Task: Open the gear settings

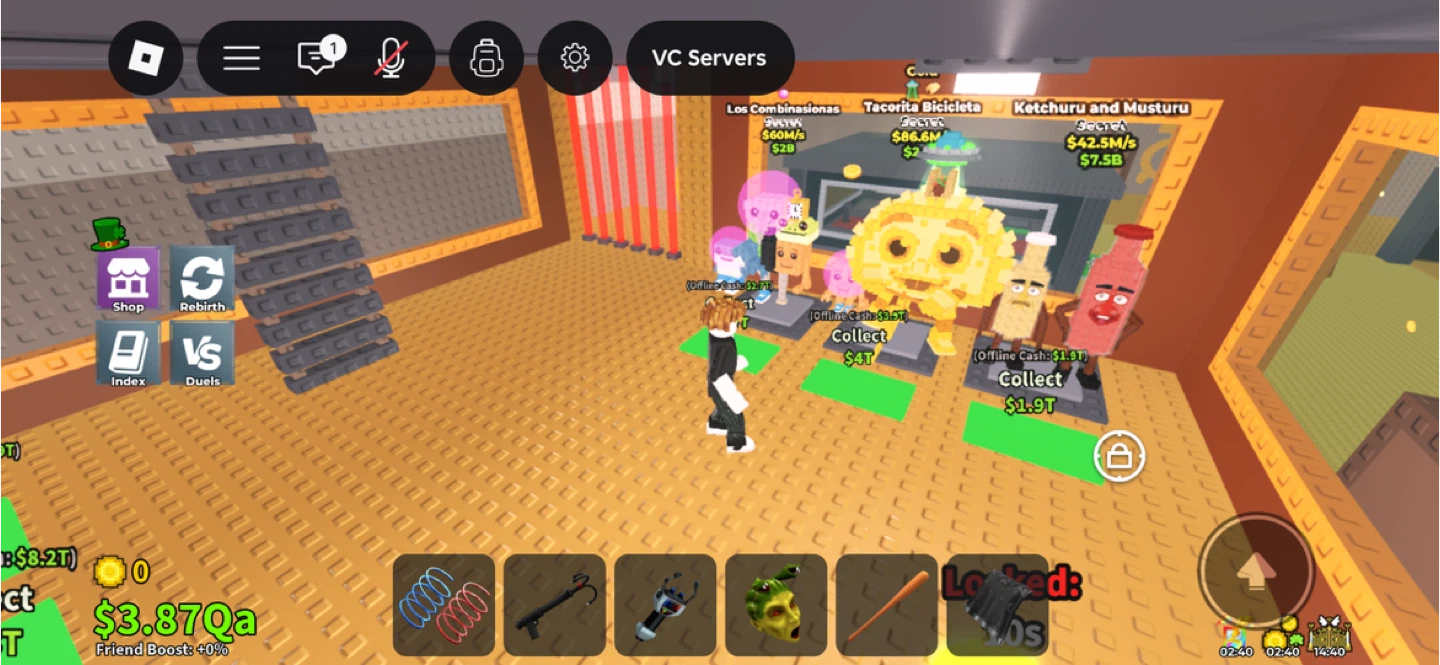Action: click(575, 58)
